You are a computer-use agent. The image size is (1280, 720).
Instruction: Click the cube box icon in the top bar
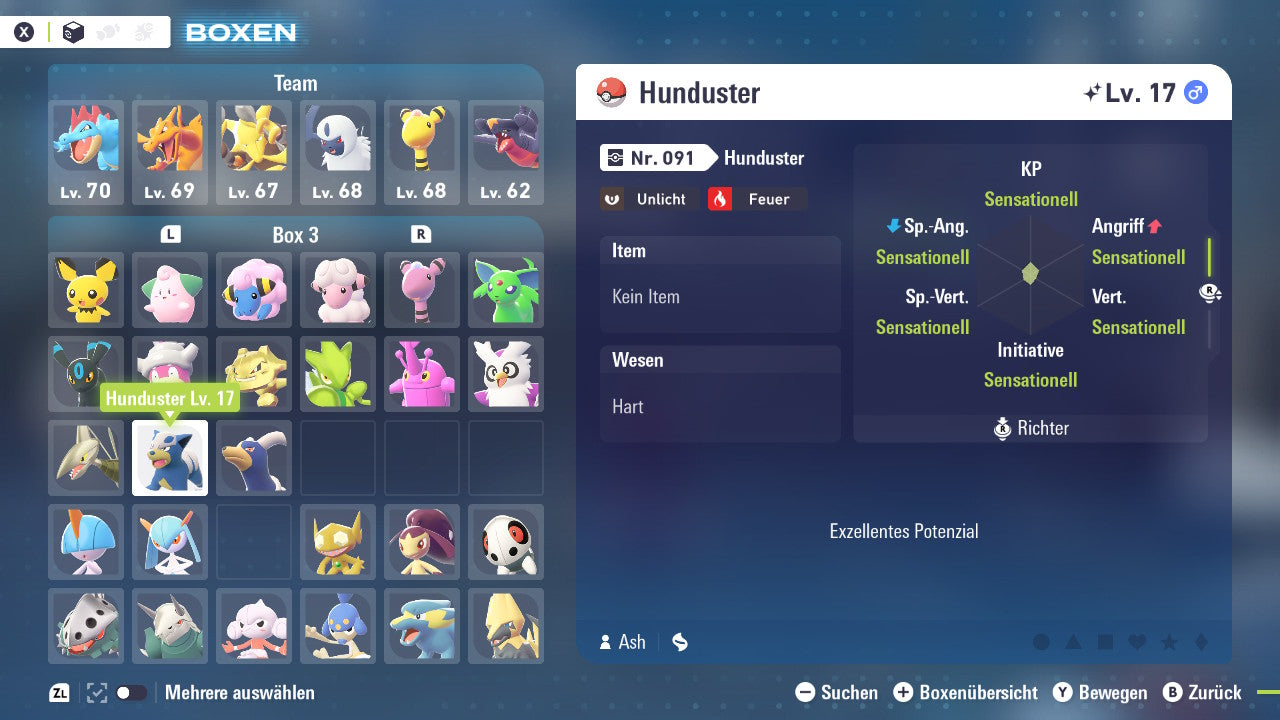73,32
